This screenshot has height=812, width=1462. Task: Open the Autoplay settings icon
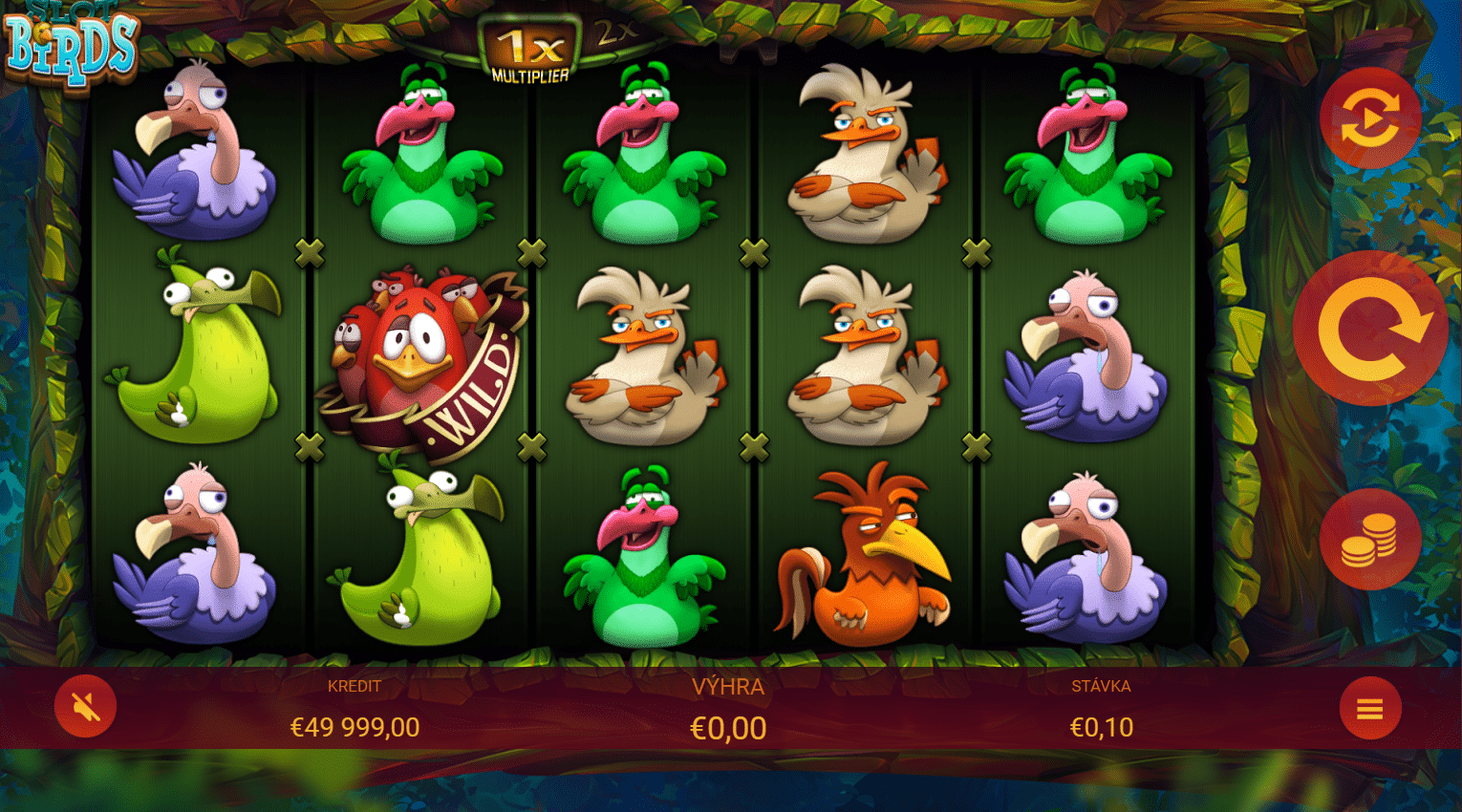(x=1370, y=119)
